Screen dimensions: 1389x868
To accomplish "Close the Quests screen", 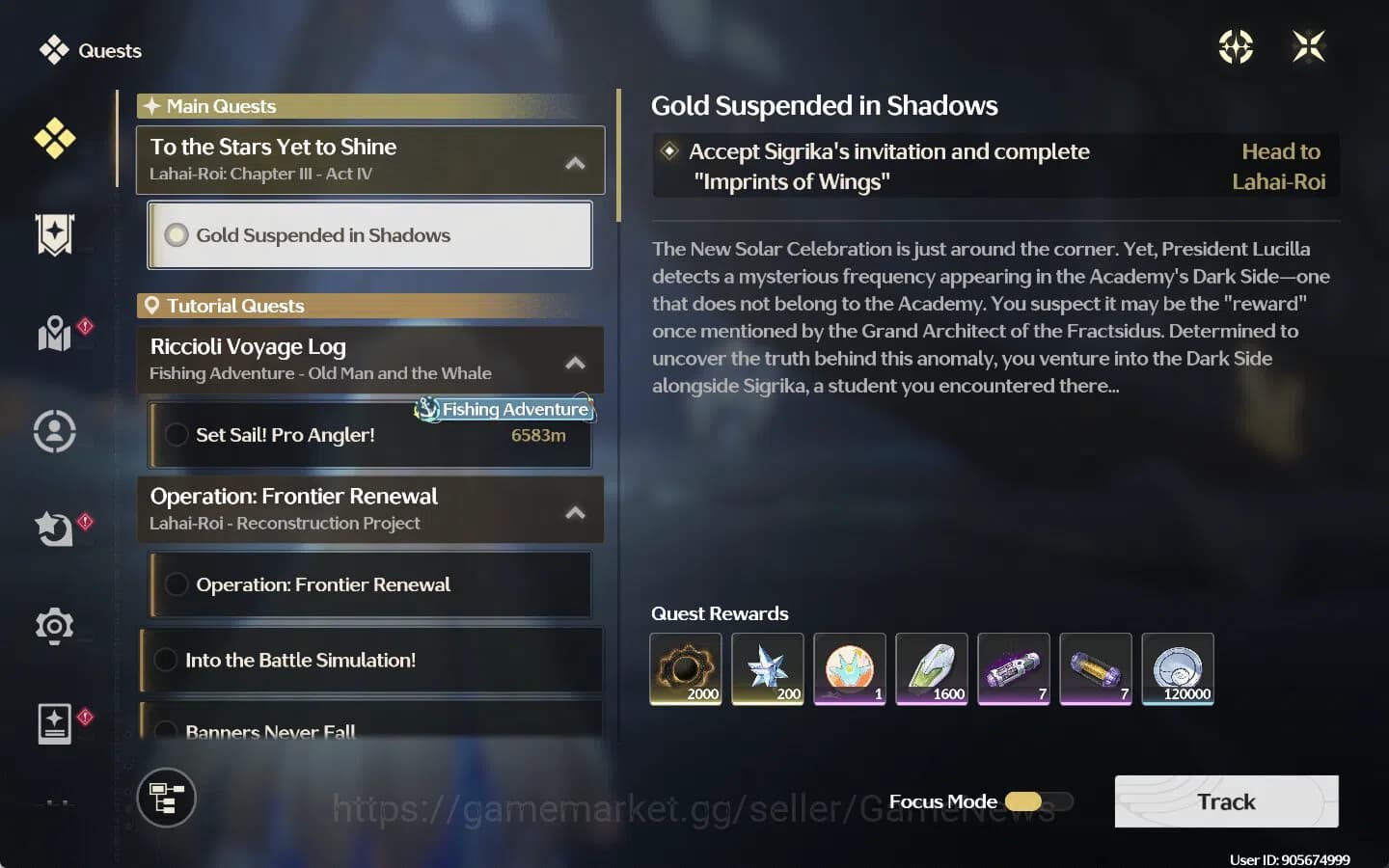I will 1309,46.
